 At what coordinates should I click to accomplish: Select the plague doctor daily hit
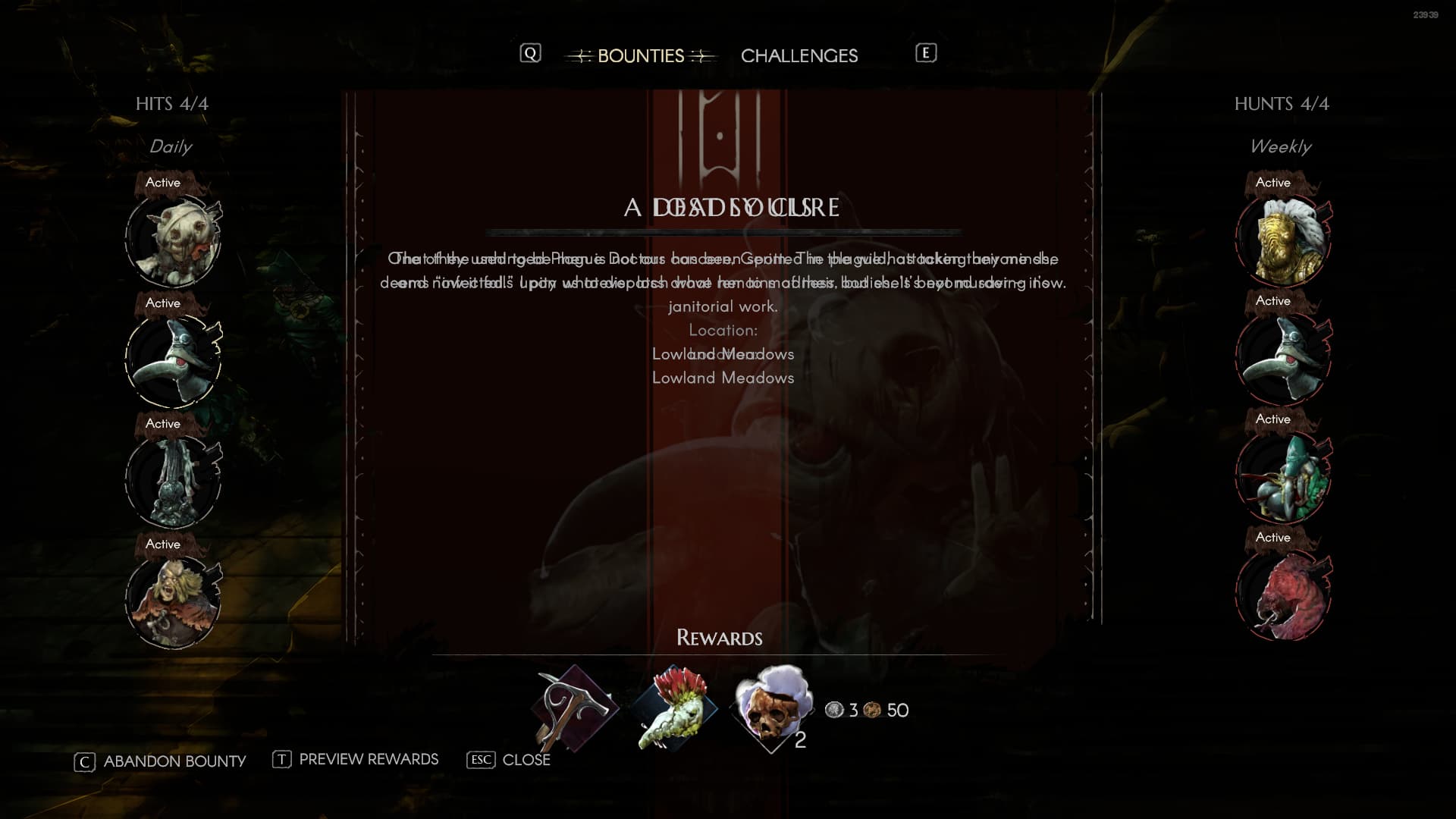point(174,360)
